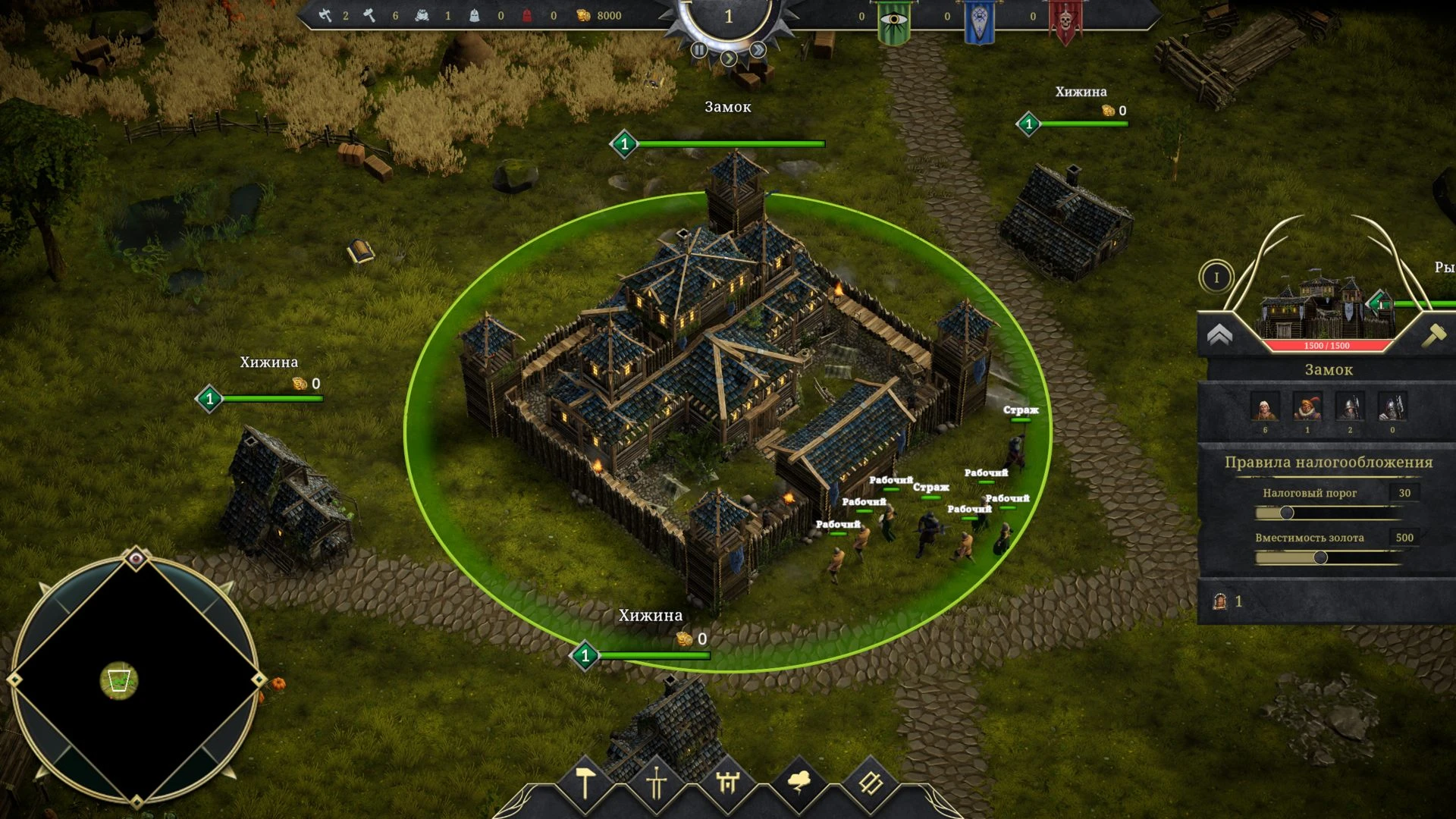Click the blue shield banner
The width and height of the screenshot is (1456, 819).
point(979,23)
